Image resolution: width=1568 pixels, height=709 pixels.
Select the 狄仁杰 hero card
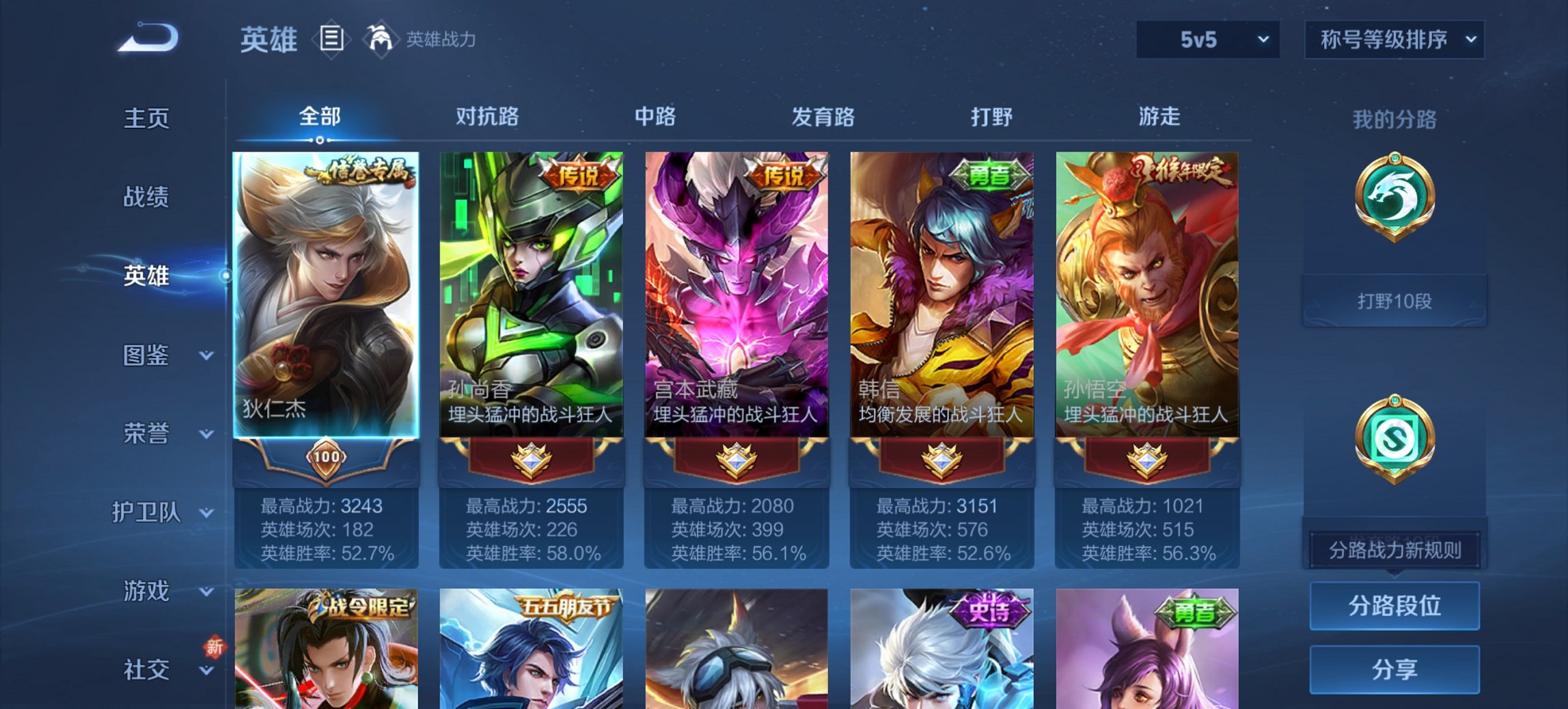click(327, 294)
